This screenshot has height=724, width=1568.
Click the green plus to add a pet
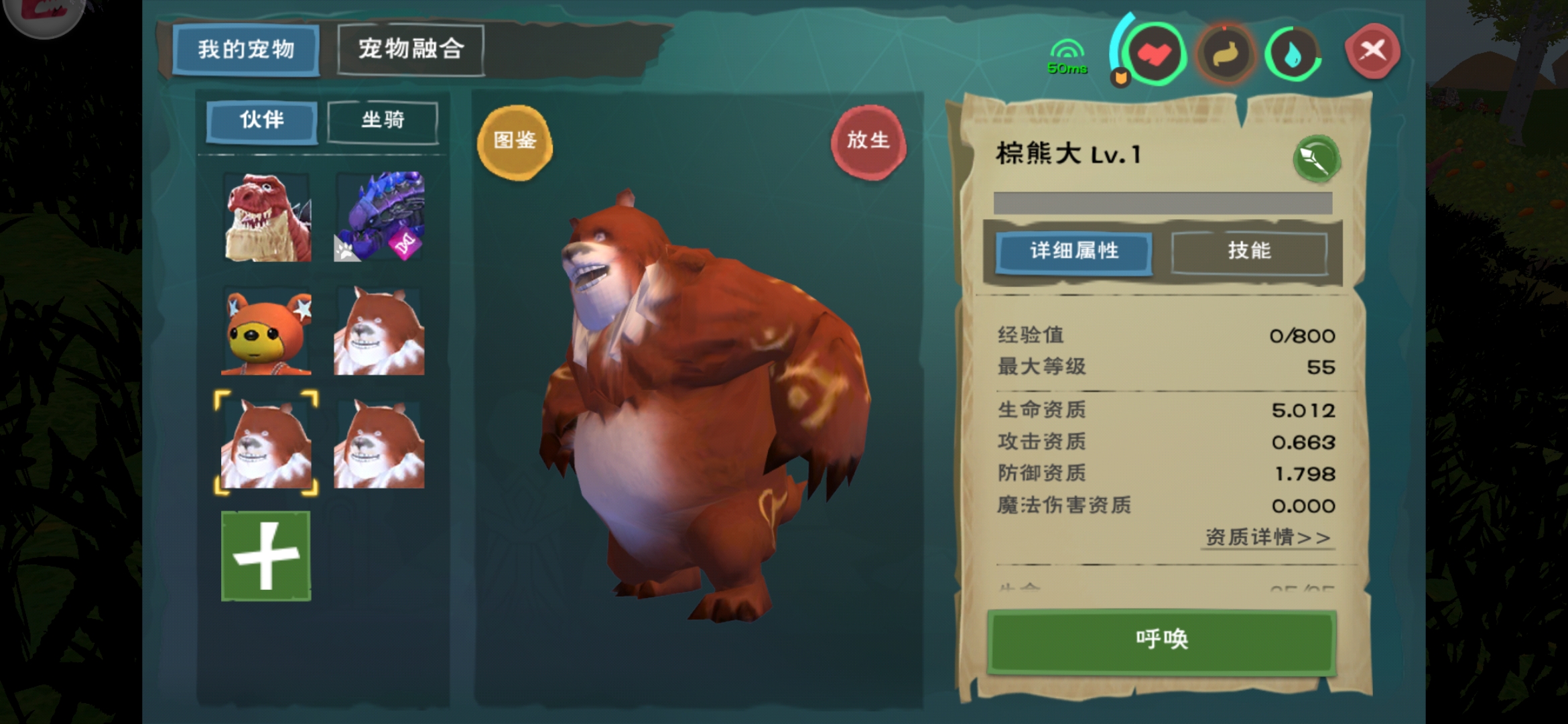pyautogui.click(x=265, y=556)
